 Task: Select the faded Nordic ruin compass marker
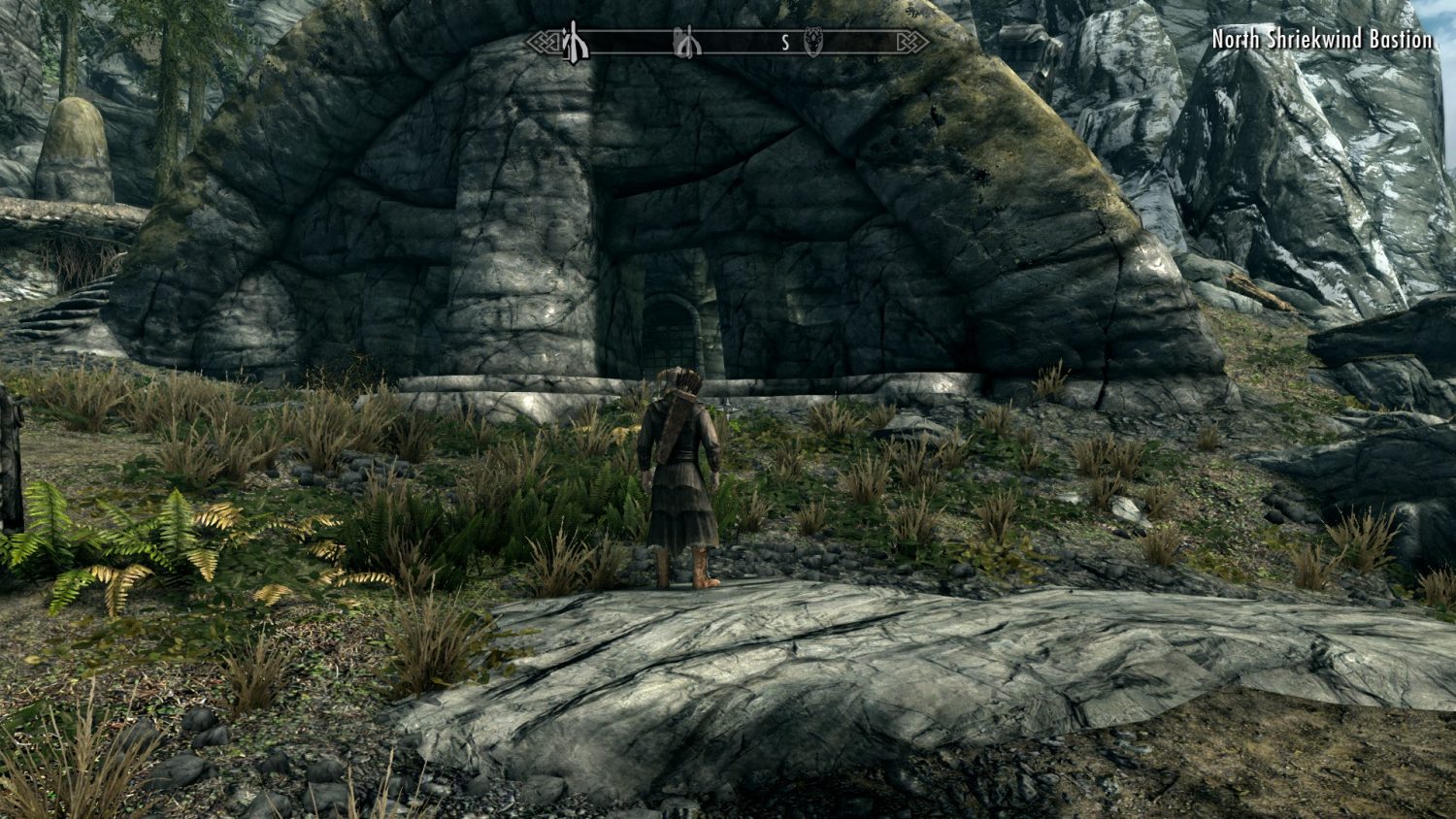[x=688, y=43]
